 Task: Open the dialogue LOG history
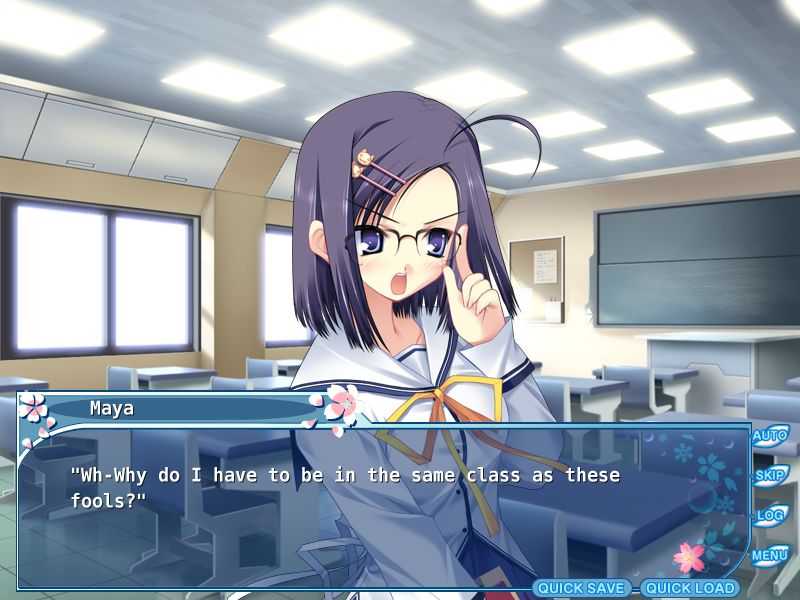(769, 516)
